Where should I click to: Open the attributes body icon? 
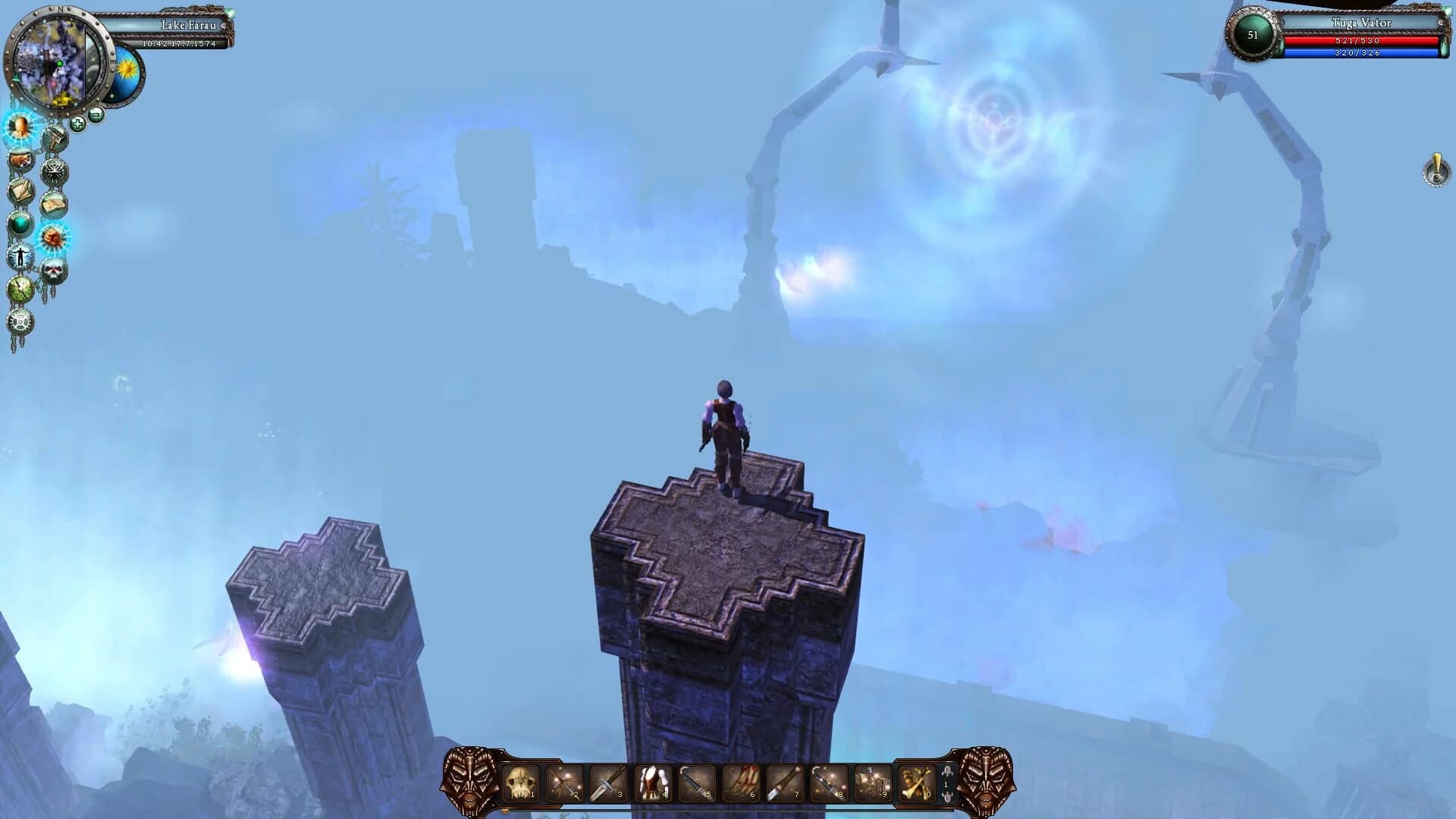pyautogui.click(x=20, y=256)
